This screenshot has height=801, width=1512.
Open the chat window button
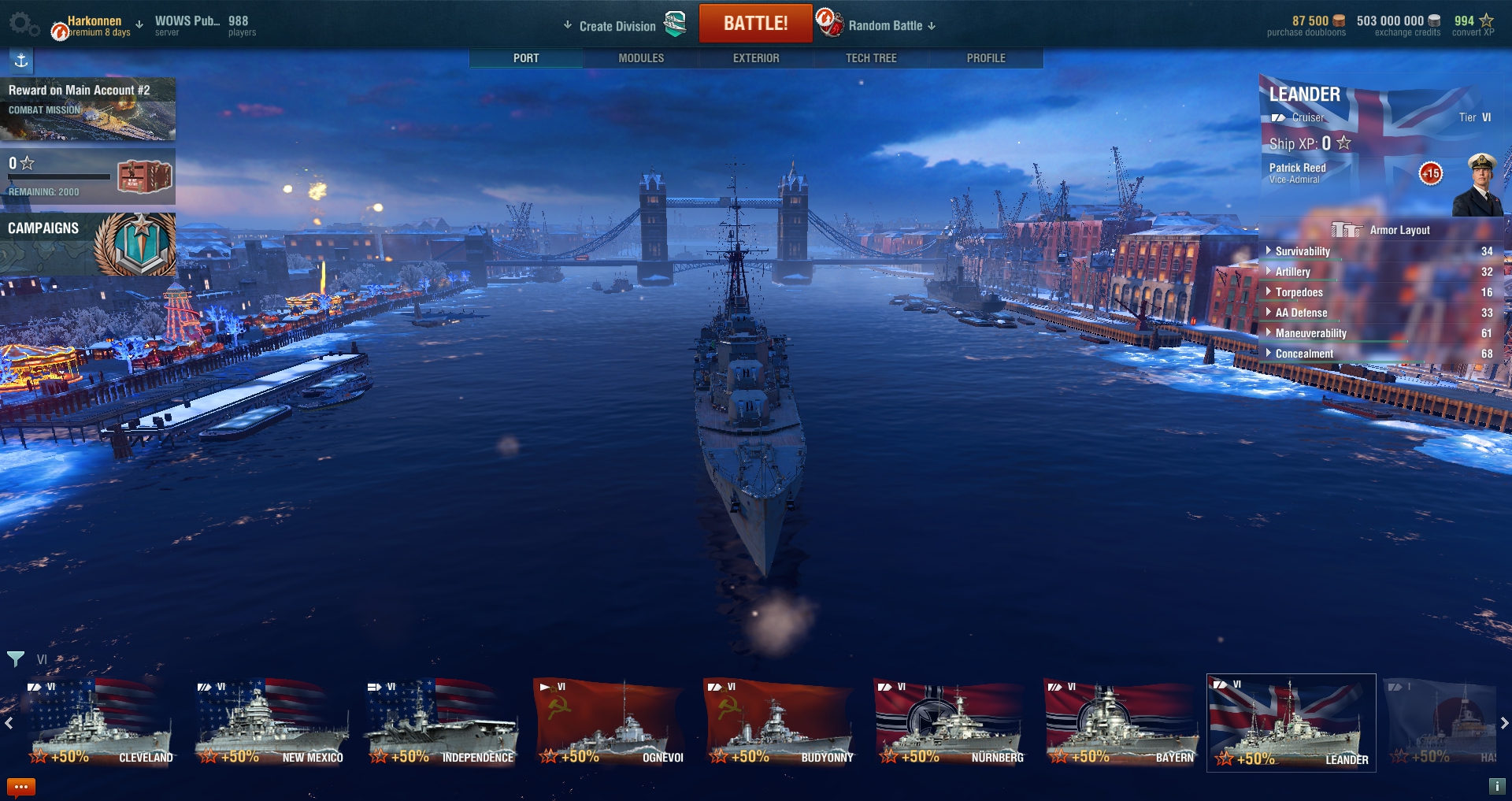tap(21, 786)
